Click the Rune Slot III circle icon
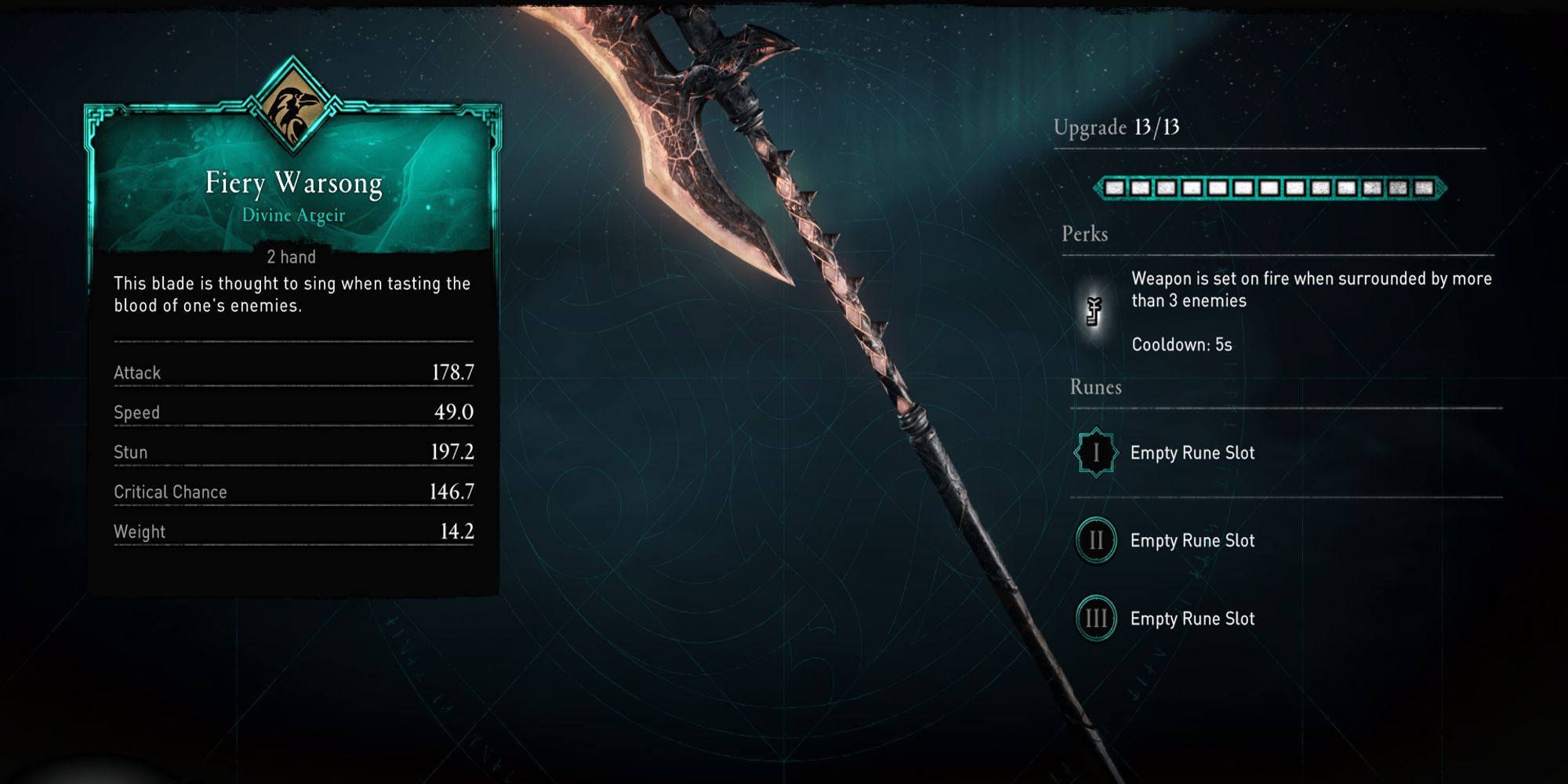The width and height of the screenshot is (1568, 784). click(1098, 618)
